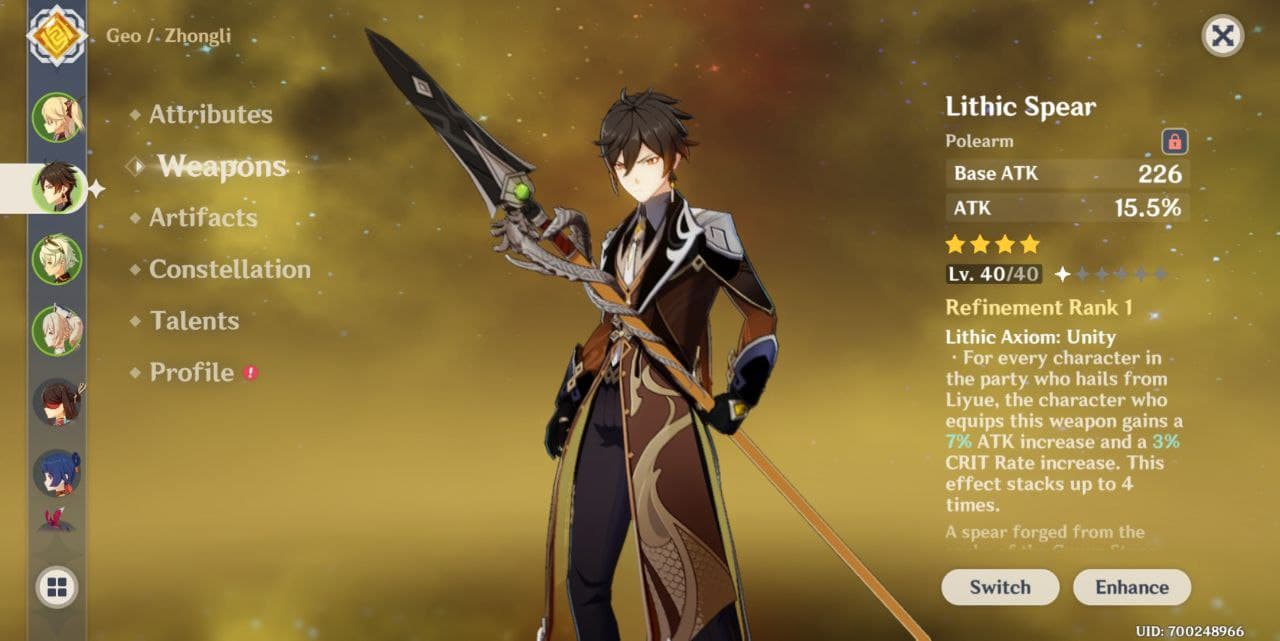The image size is (1280, 641).
Task: Choose Zhongli's portrait in the sidebar
Action: click(57, 187)
